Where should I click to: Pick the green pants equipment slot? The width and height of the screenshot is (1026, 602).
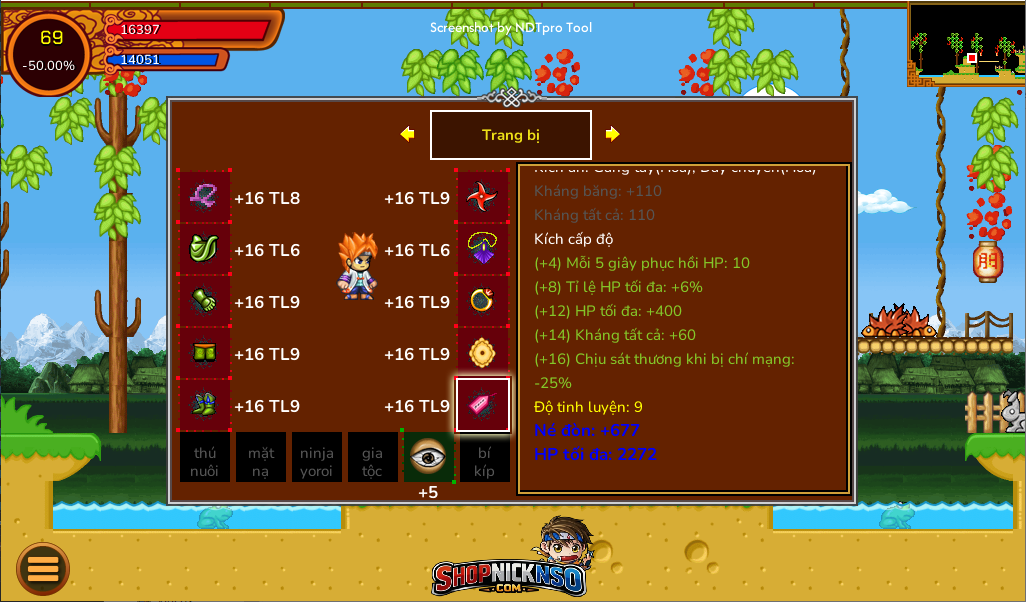205,353
